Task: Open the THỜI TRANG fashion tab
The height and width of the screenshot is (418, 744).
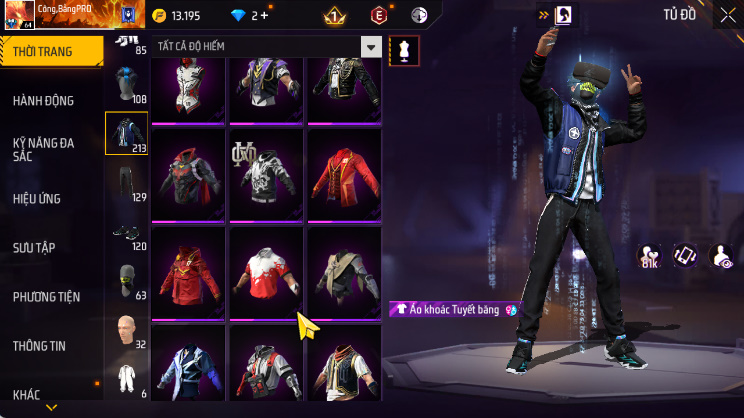Action: pyautogui.click(x=50, y=51)
